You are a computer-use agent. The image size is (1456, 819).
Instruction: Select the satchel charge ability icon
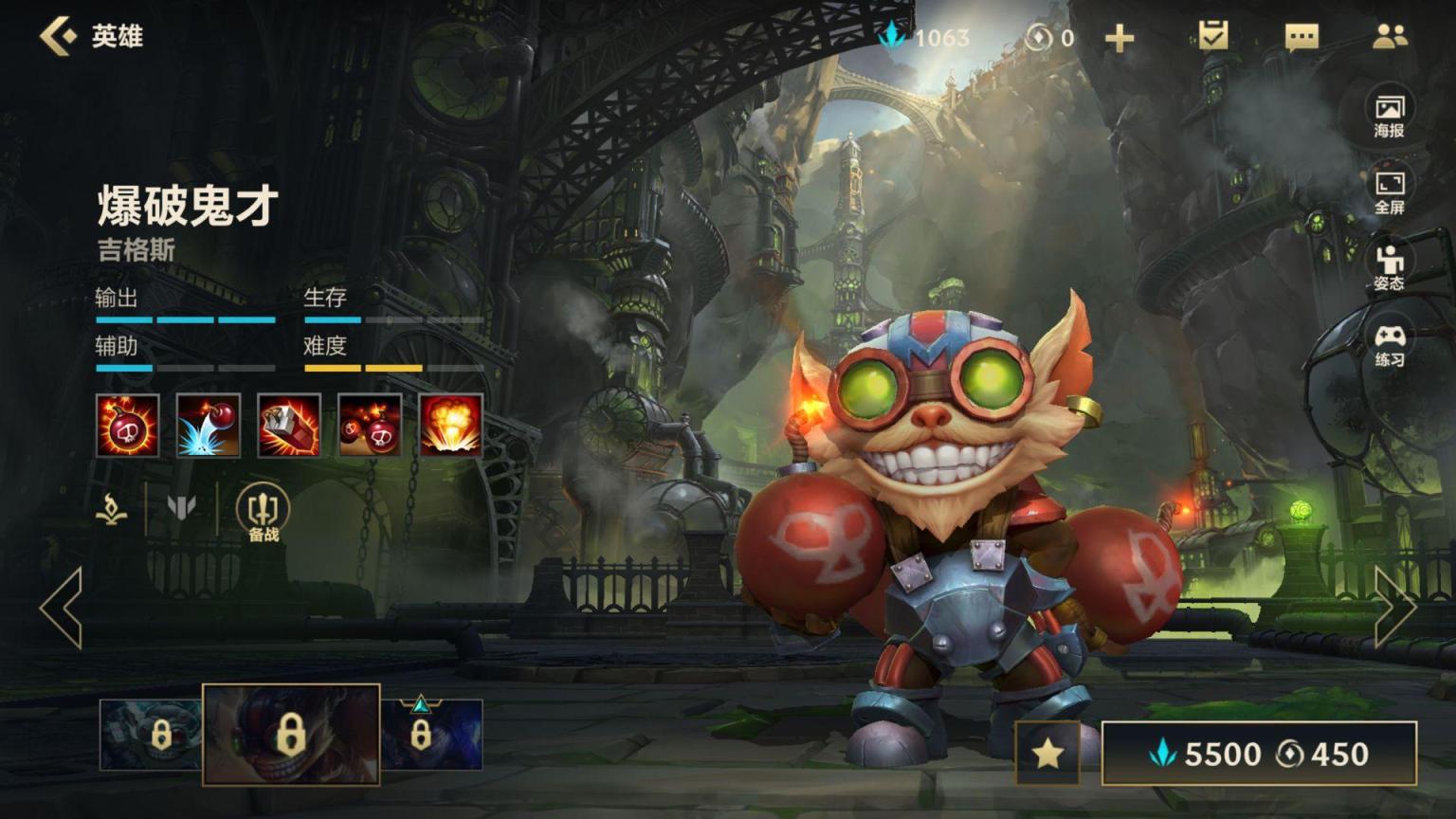pyautogui.click(x=289, y=426)
